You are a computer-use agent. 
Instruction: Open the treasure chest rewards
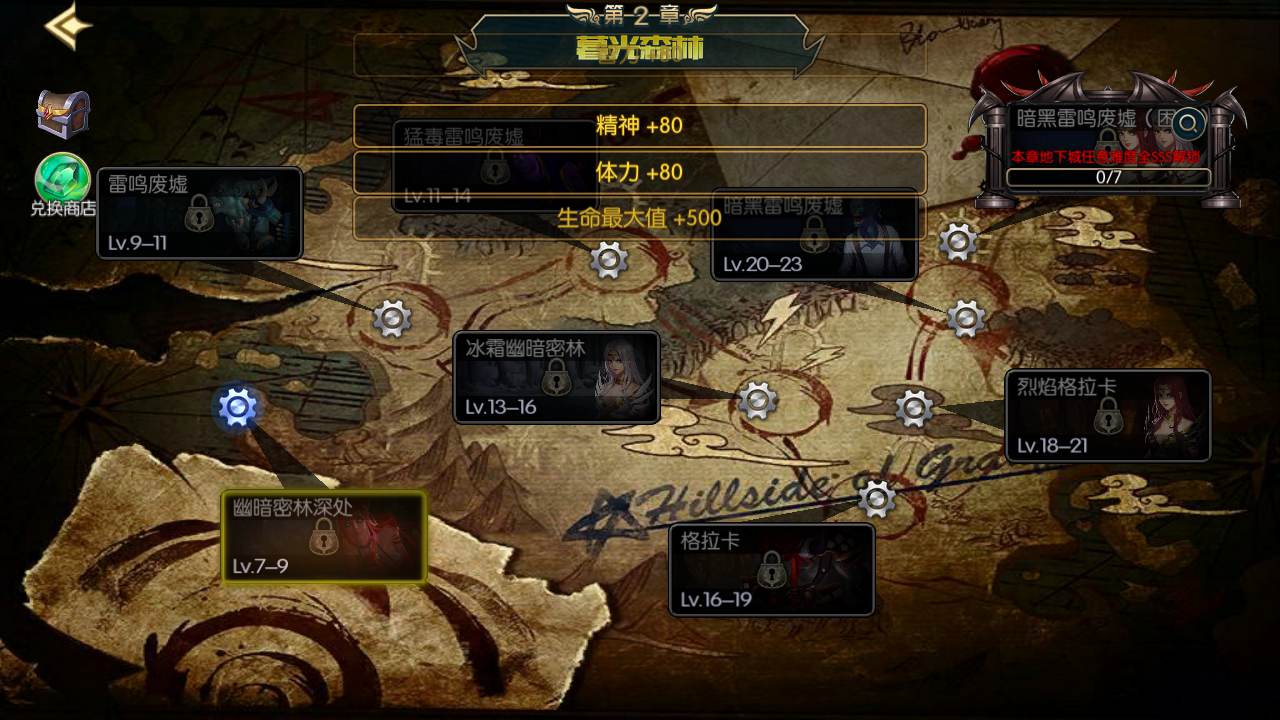pos(63,114)
